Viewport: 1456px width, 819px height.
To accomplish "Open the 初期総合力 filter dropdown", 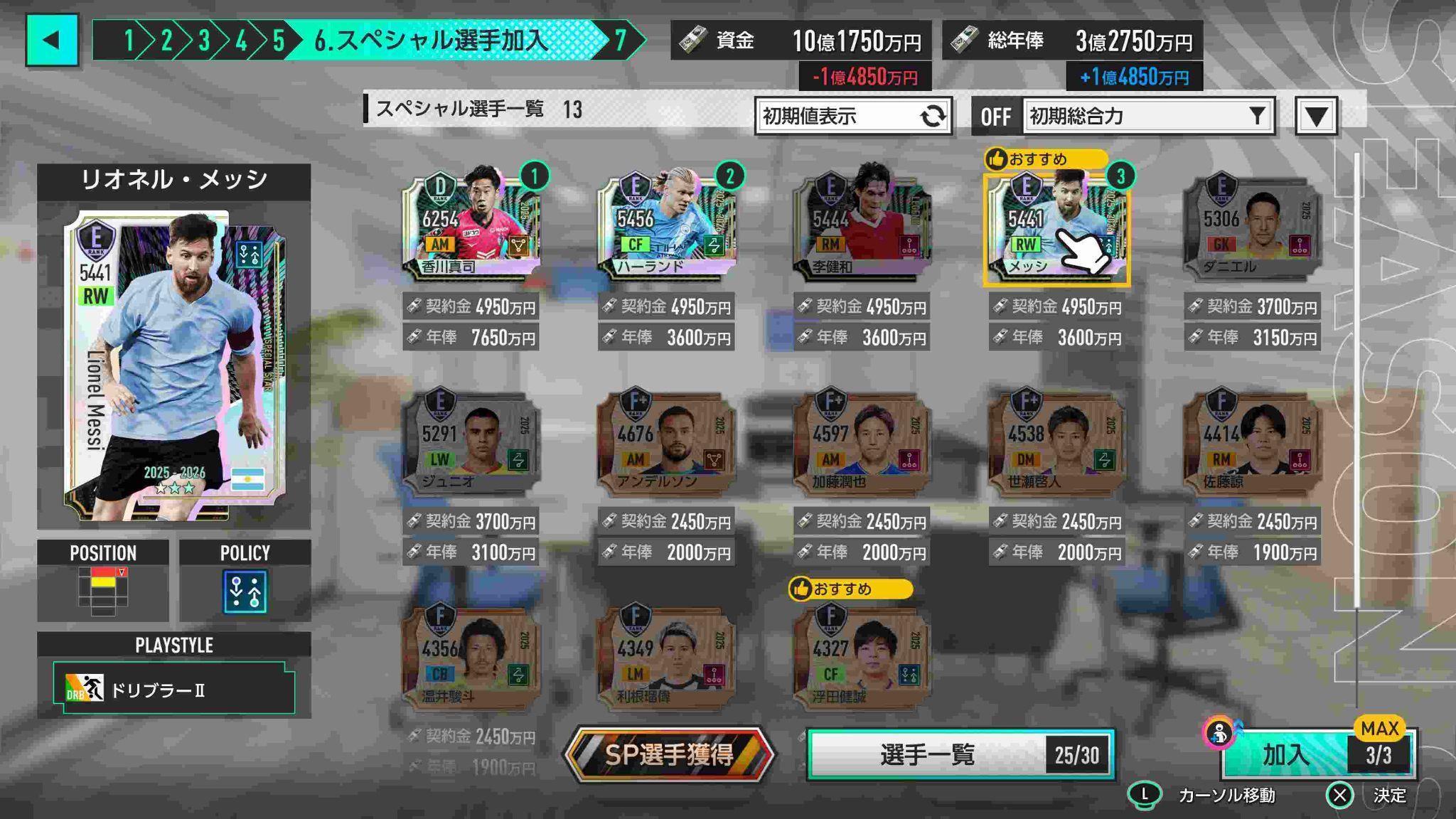I will pos(1148,116).
